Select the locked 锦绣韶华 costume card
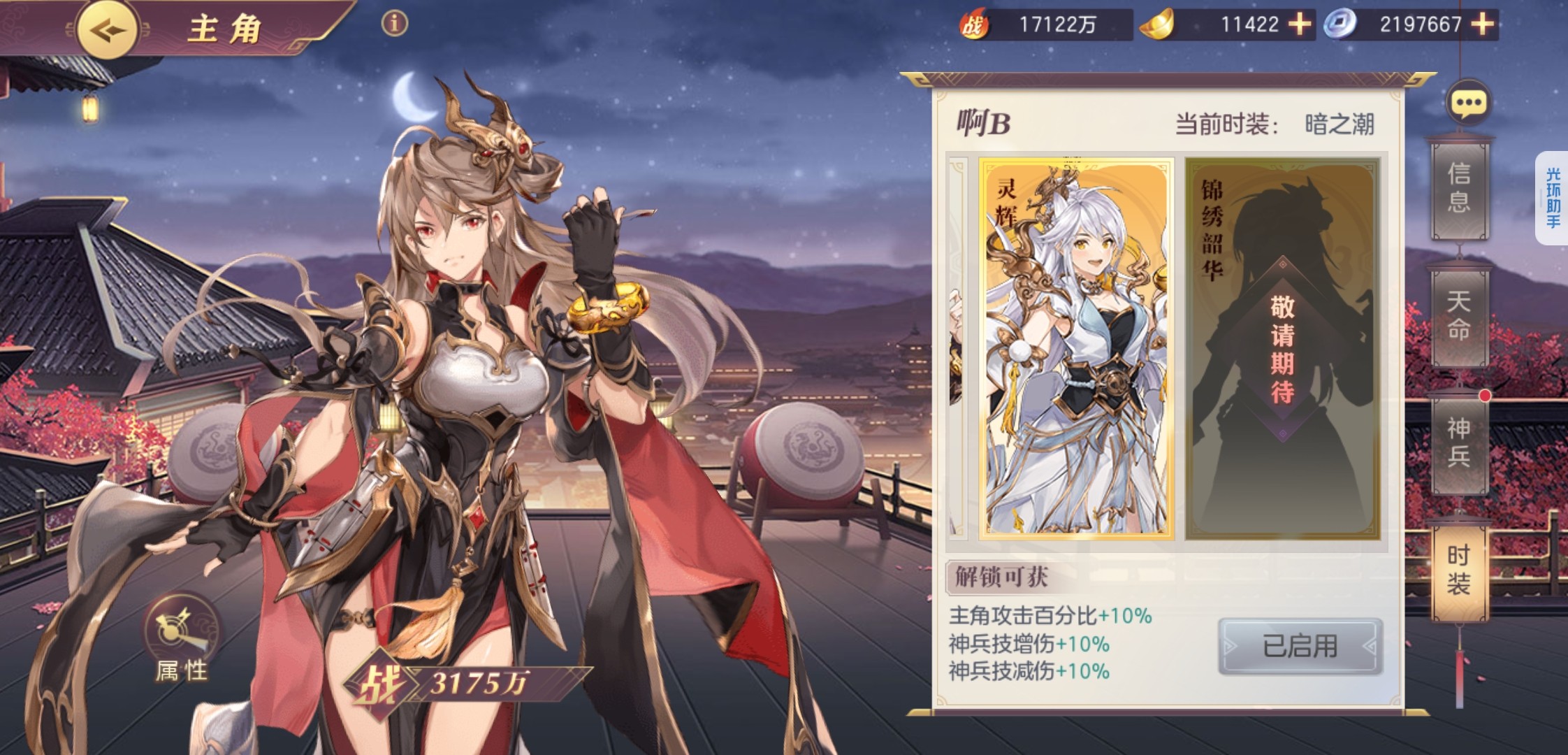Image resolution: width=1568 pixels, height=755 pixels. 1282,348
